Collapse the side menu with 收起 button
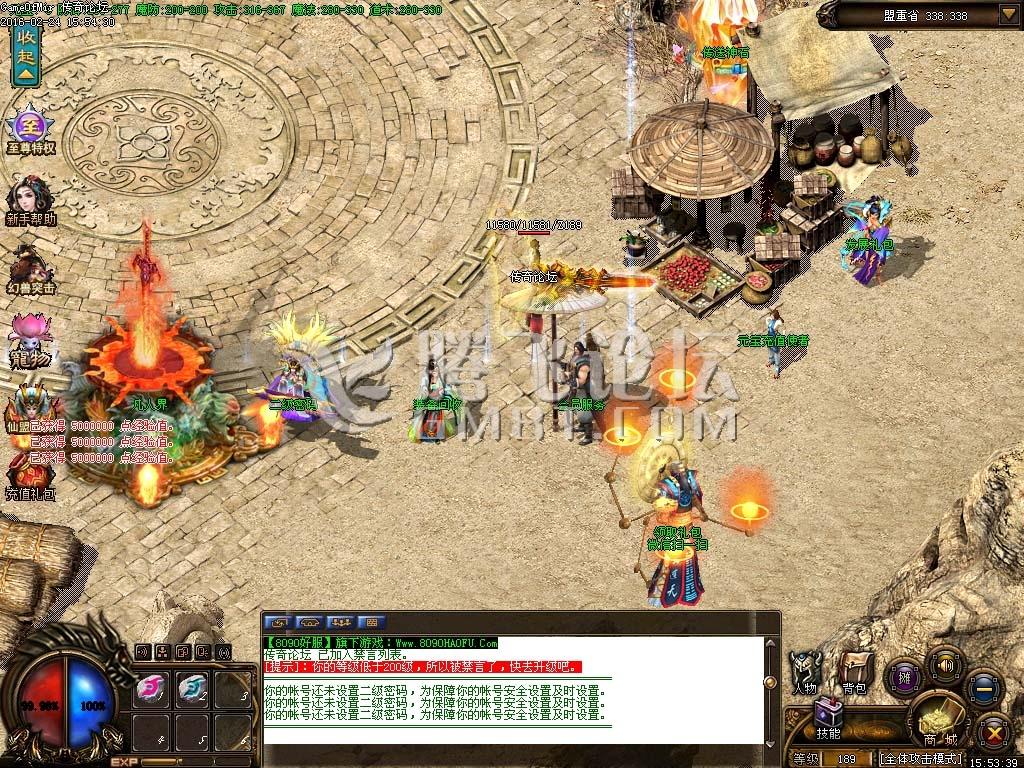Viewport: 1024px width, 768px height. pyautogui.click(x=25, y=55)
